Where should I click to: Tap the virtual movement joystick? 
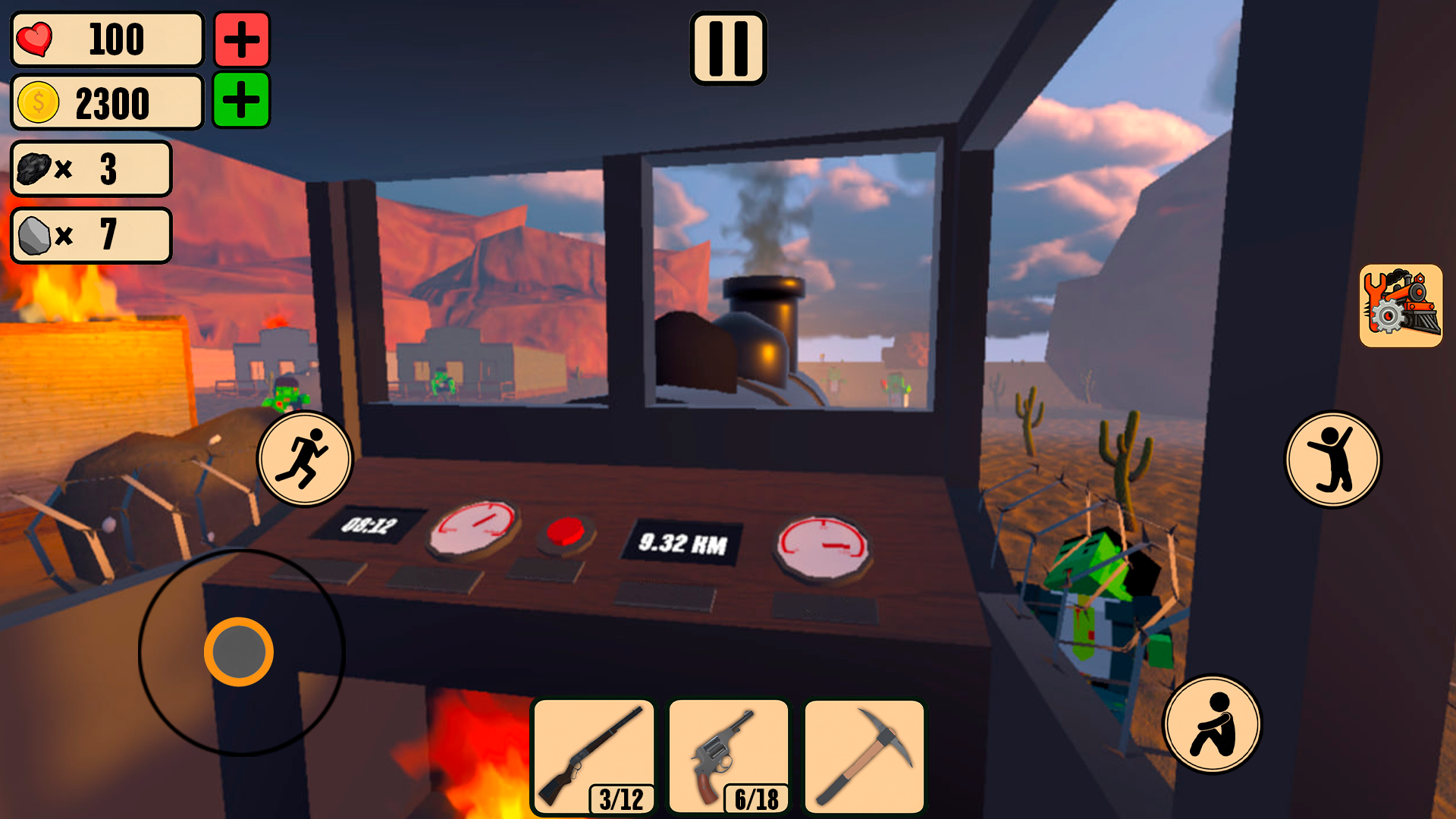click(240, 651)
